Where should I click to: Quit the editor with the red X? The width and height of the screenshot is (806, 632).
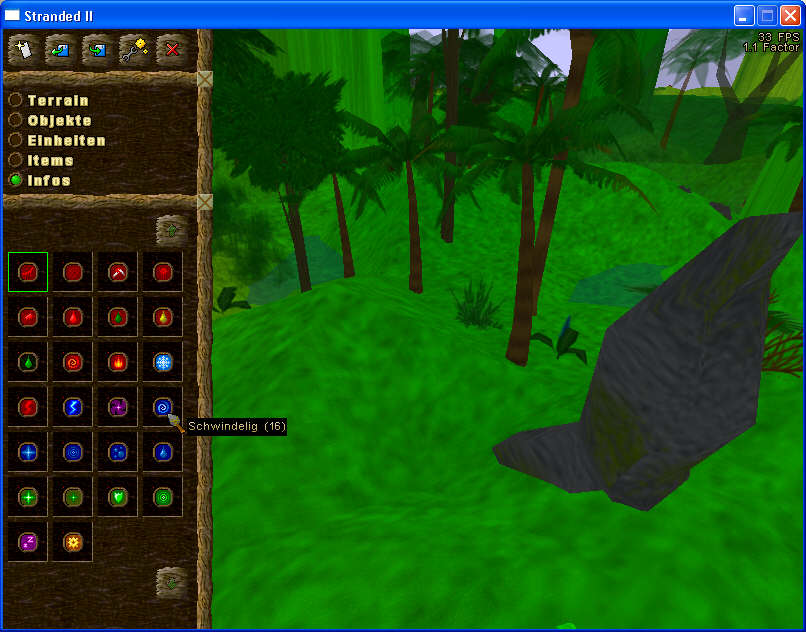click(172, 48)
